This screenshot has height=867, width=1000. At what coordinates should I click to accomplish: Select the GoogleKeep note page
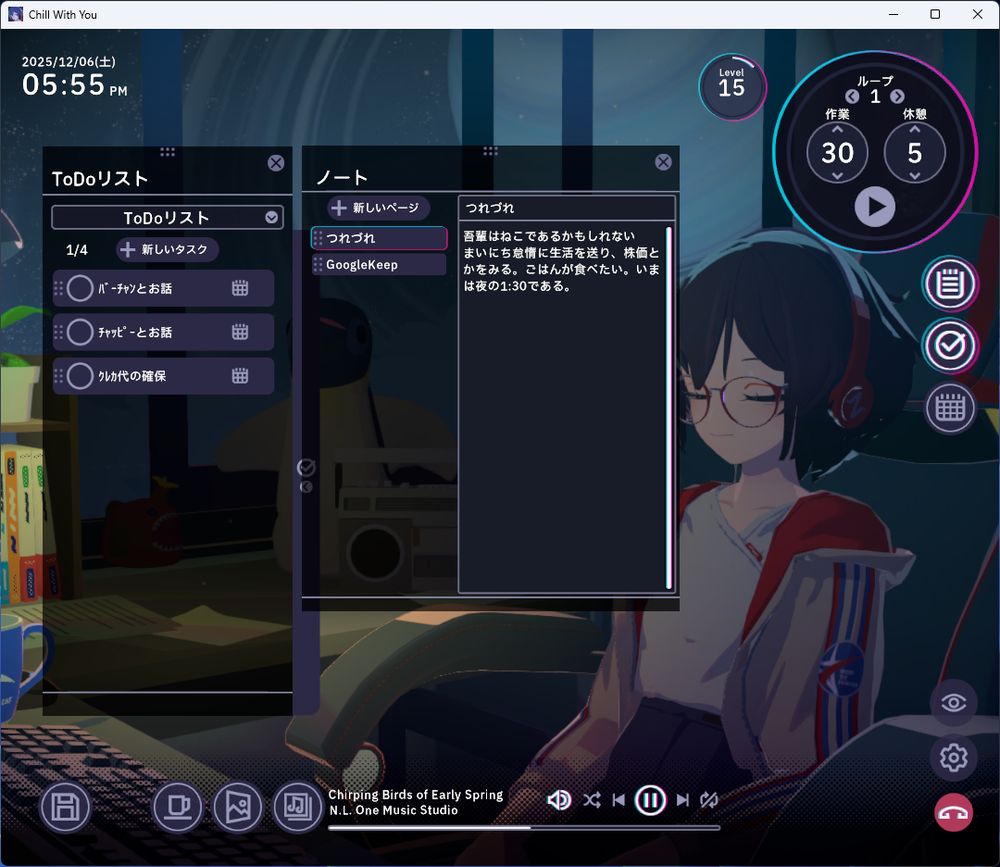point(378,264)
